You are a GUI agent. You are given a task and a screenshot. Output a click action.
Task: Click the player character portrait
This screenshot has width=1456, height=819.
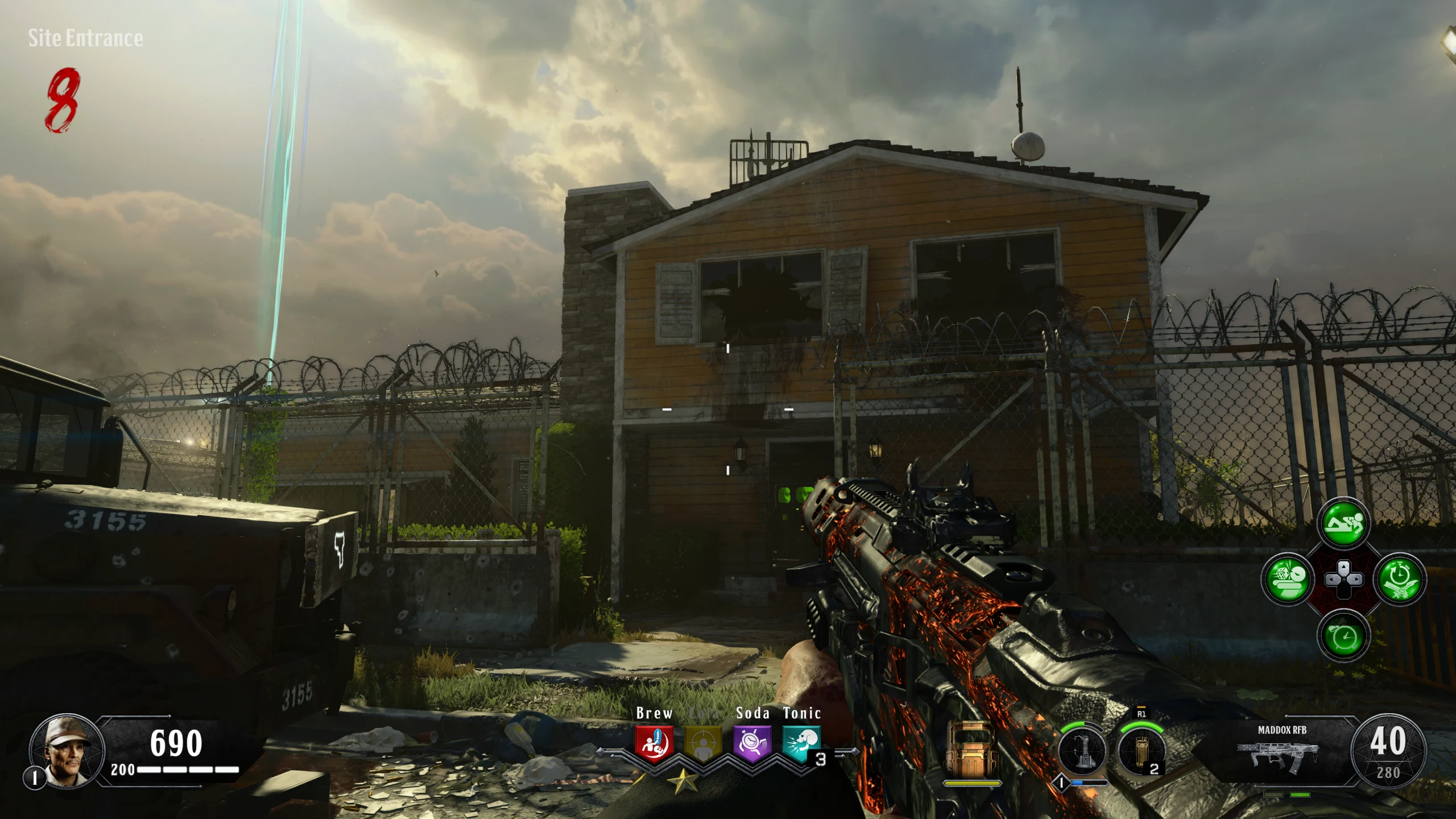67,751
